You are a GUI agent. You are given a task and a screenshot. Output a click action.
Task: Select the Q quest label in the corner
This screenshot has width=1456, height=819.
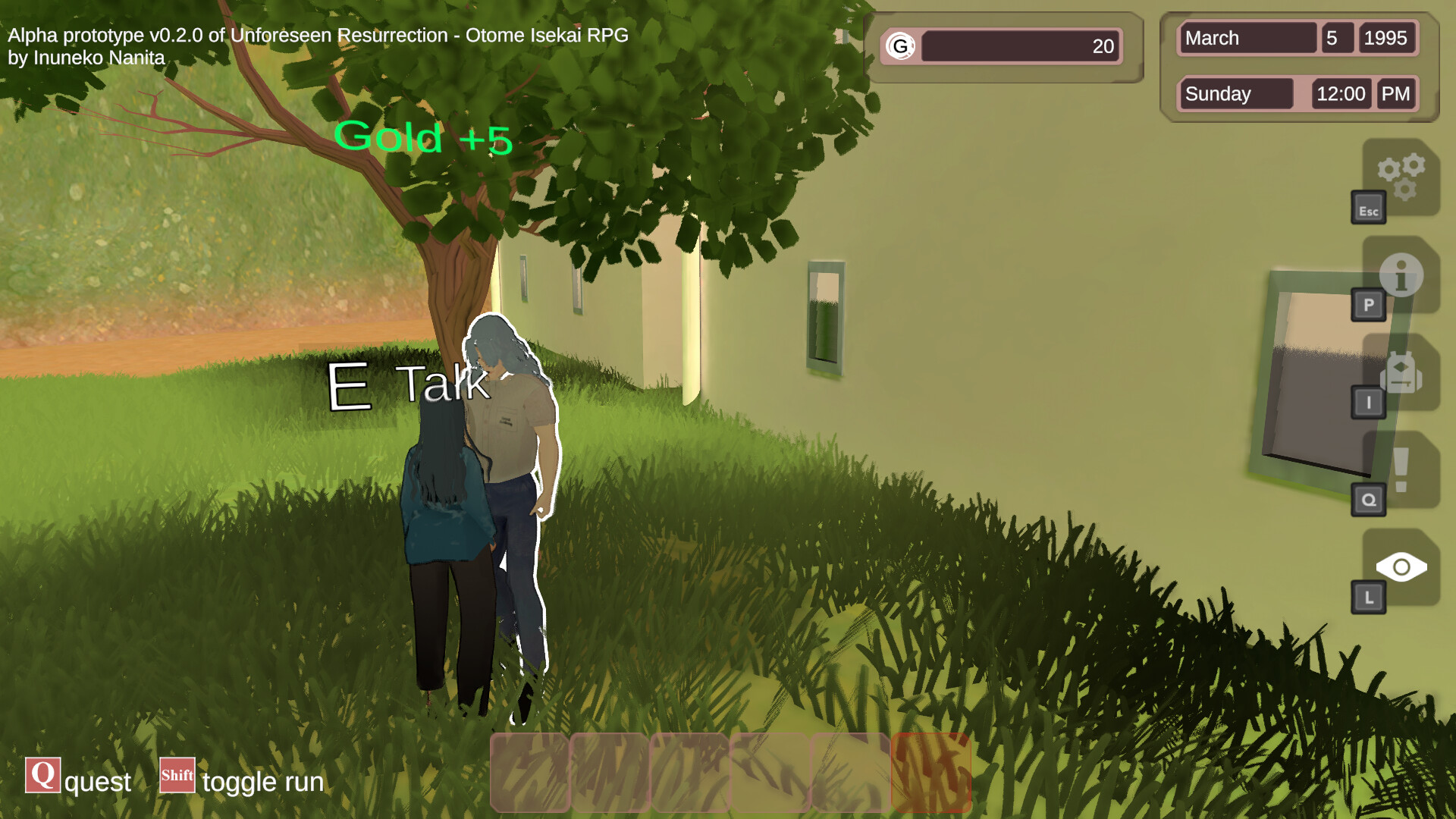pyautogui.click(x=42, y=776)
